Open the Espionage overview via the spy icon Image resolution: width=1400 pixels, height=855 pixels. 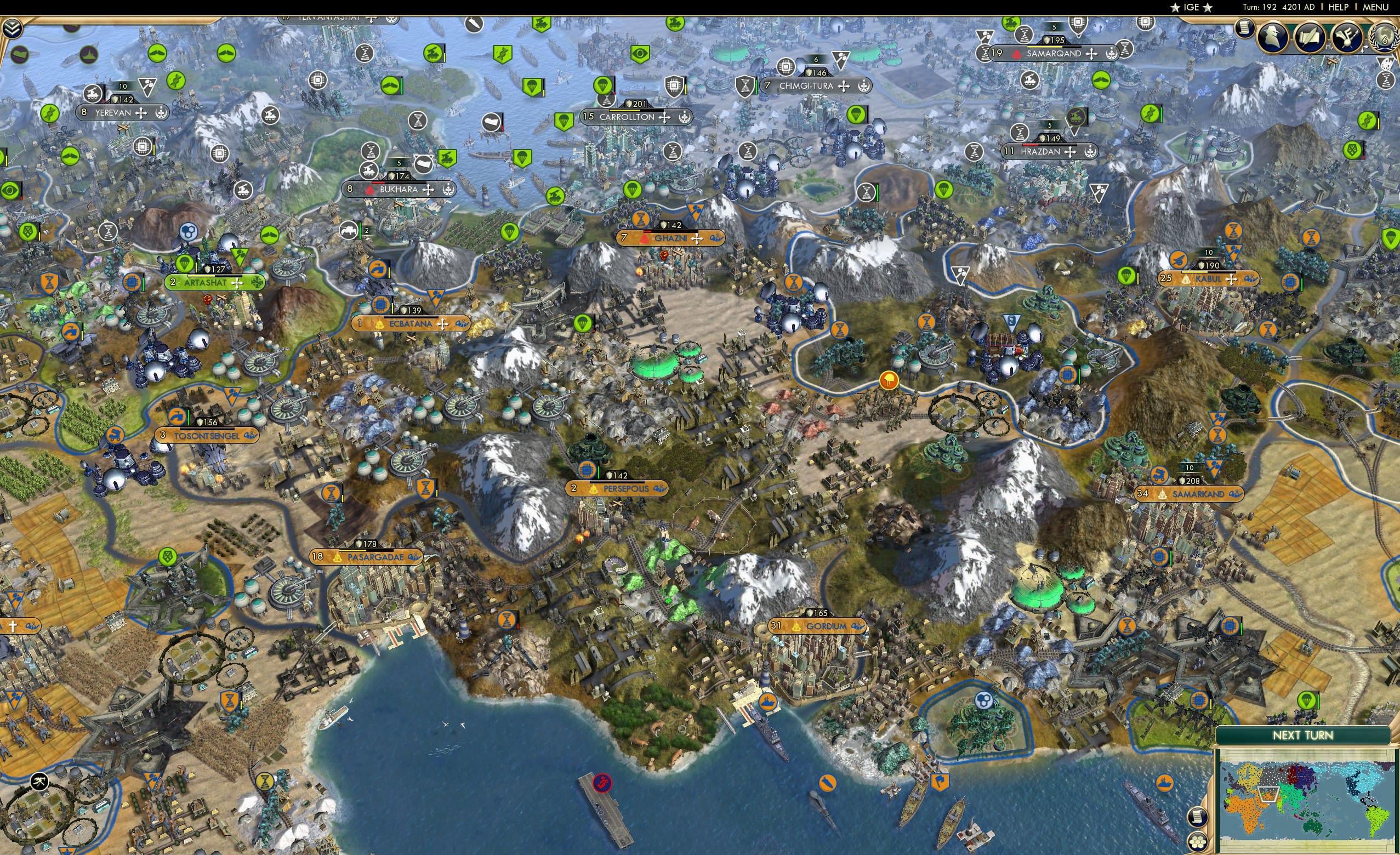tap(1273, 37)
